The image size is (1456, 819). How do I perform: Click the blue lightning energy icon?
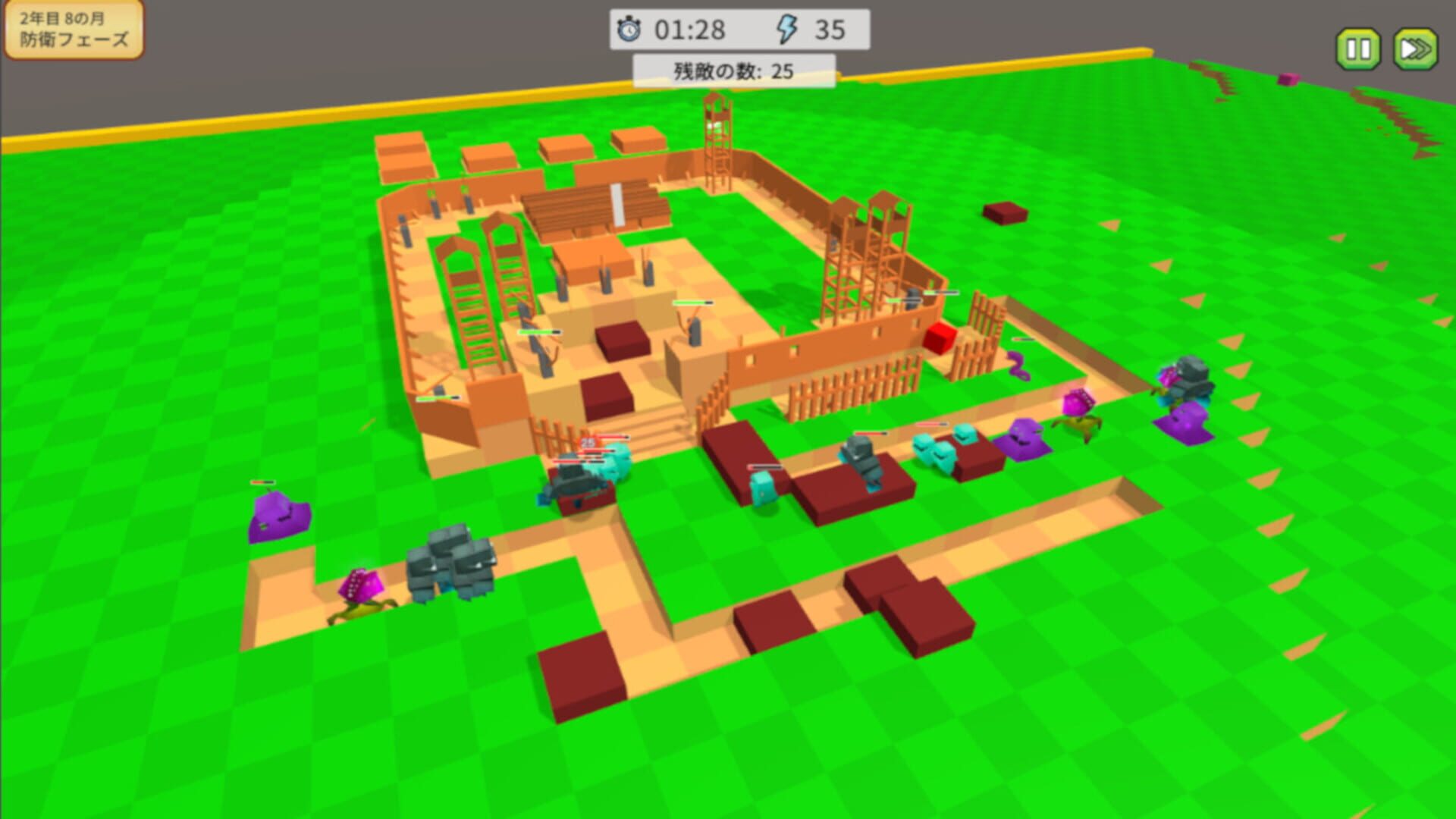[786, 29]
